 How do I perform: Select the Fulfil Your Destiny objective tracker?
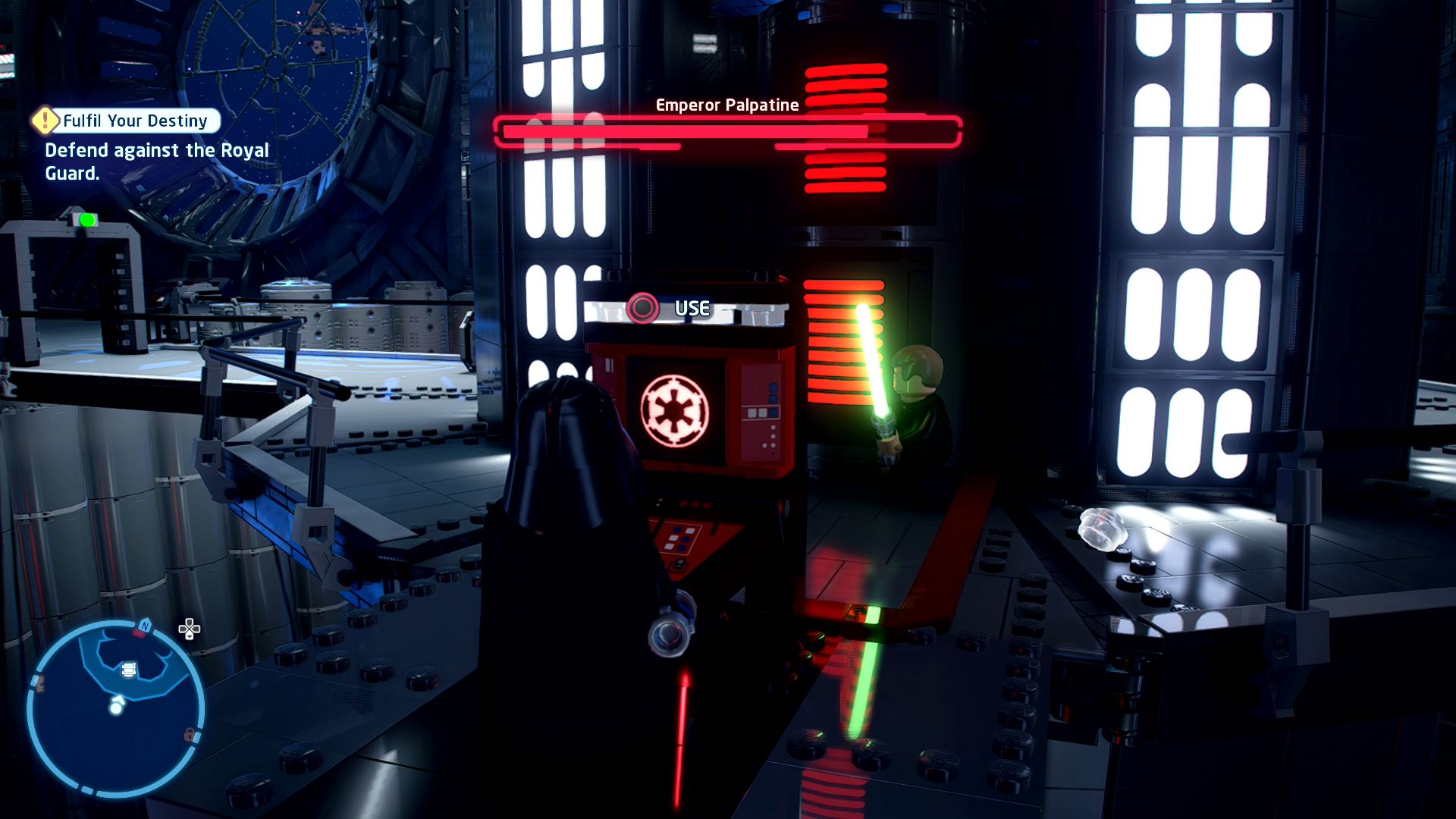(135, 121)
